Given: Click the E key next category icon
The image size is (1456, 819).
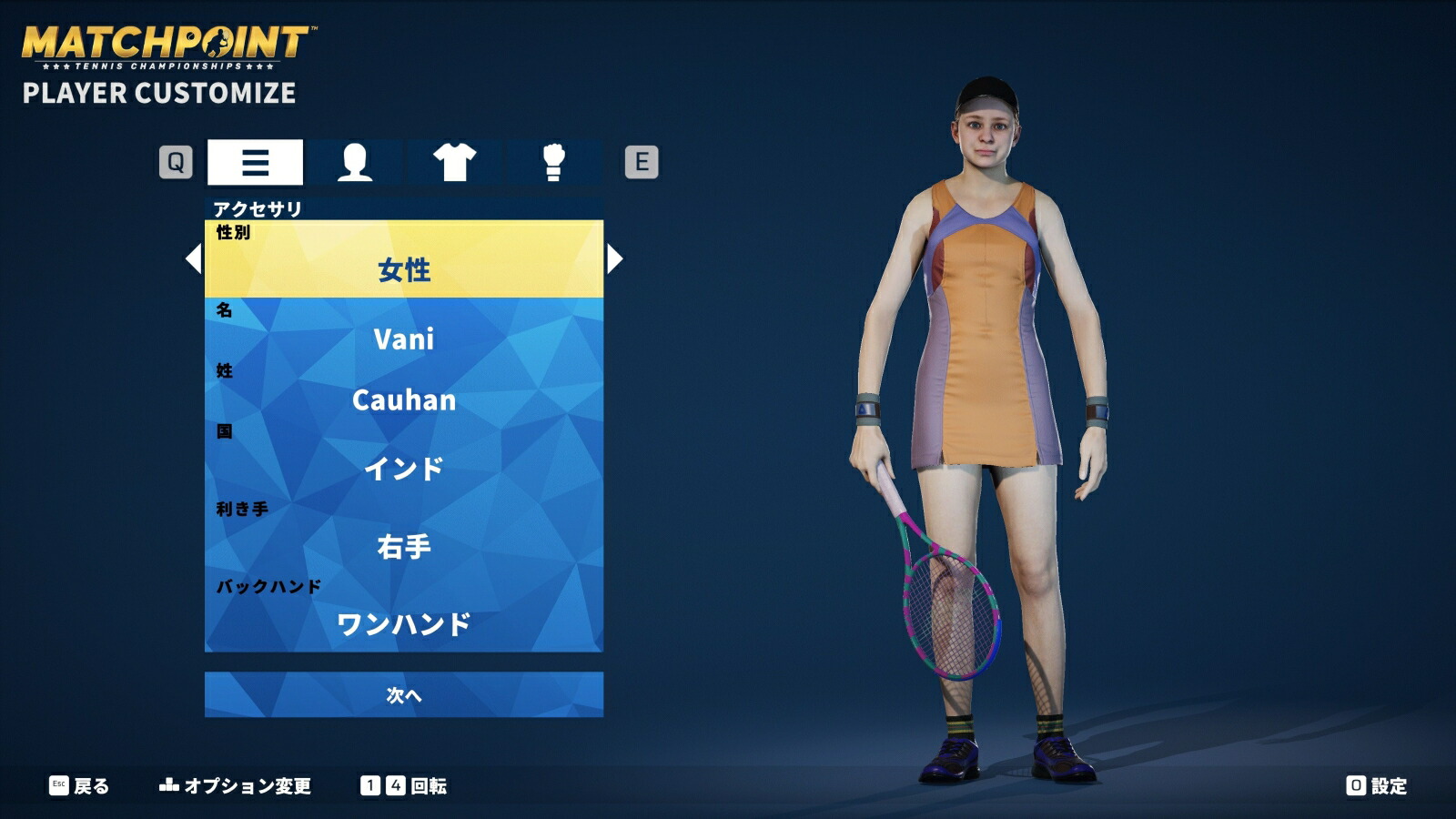Looking at the screenshot, I should click(642, 162).
